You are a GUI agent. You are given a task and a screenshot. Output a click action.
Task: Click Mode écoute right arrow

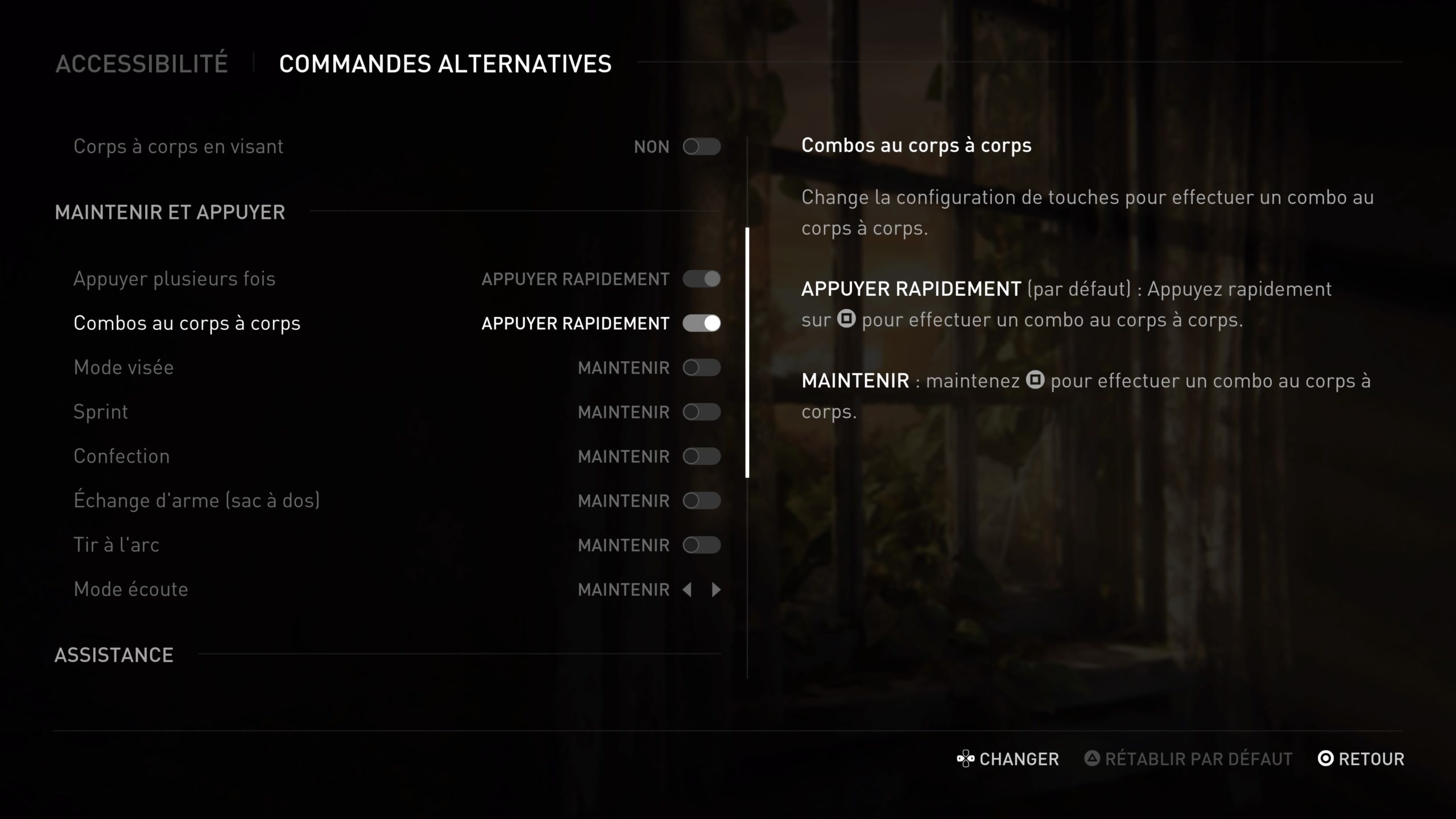click(x=716, y=590)
